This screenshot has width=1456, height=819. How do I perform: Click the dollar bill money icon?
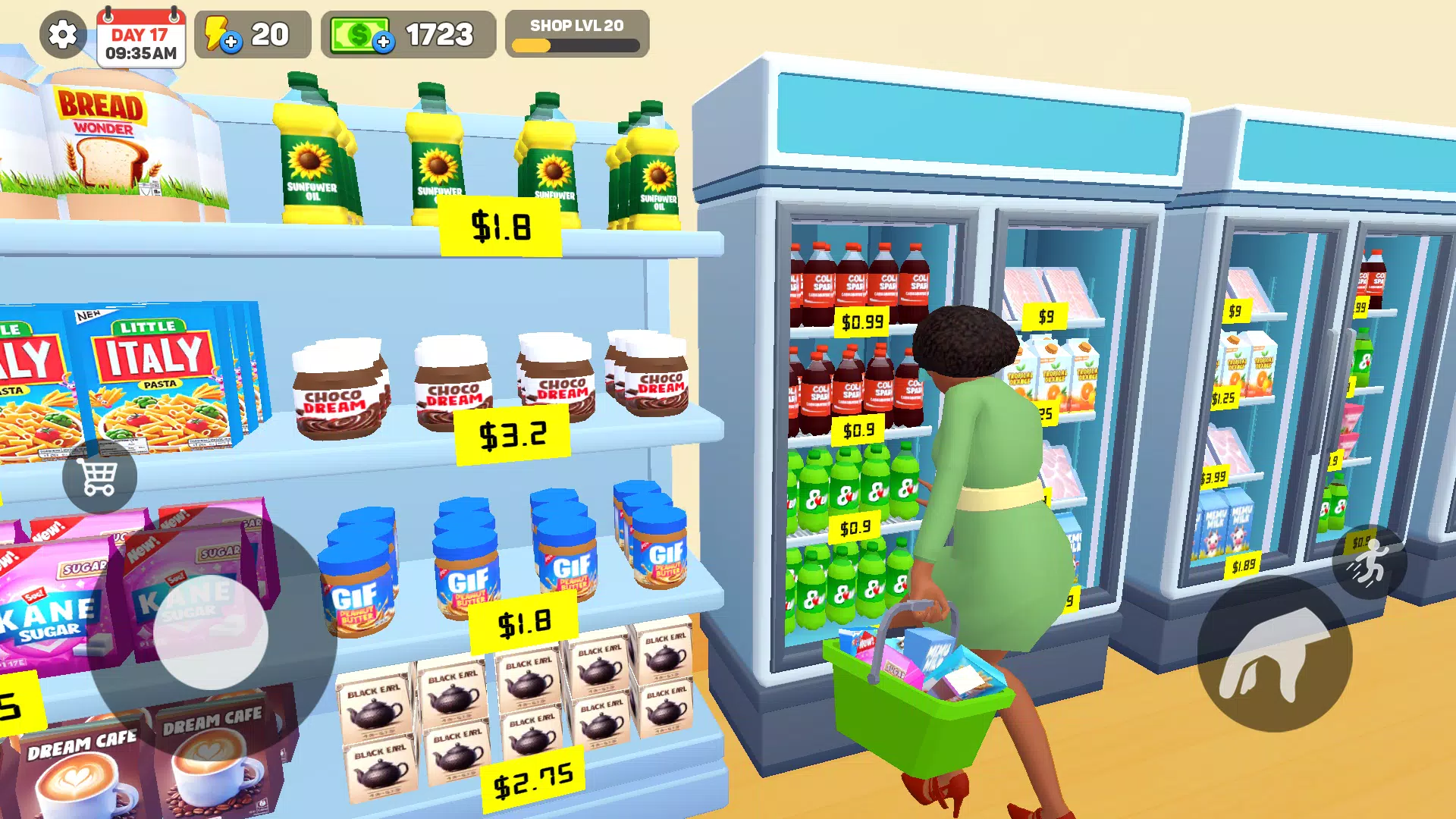tap(360, 33)
